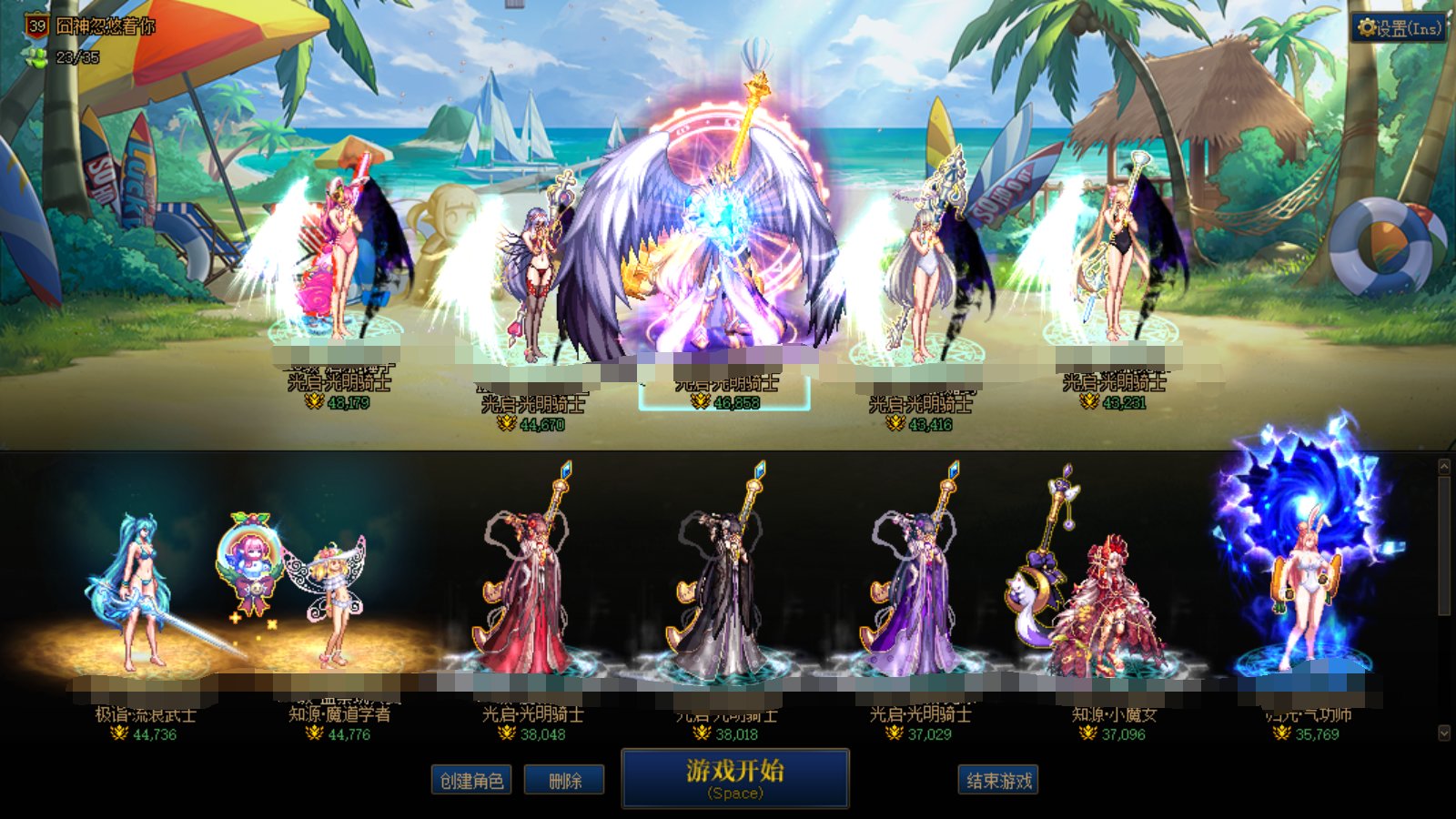
Task: Select the 极诣·流浪武士 character
Action: click(141, 591)
